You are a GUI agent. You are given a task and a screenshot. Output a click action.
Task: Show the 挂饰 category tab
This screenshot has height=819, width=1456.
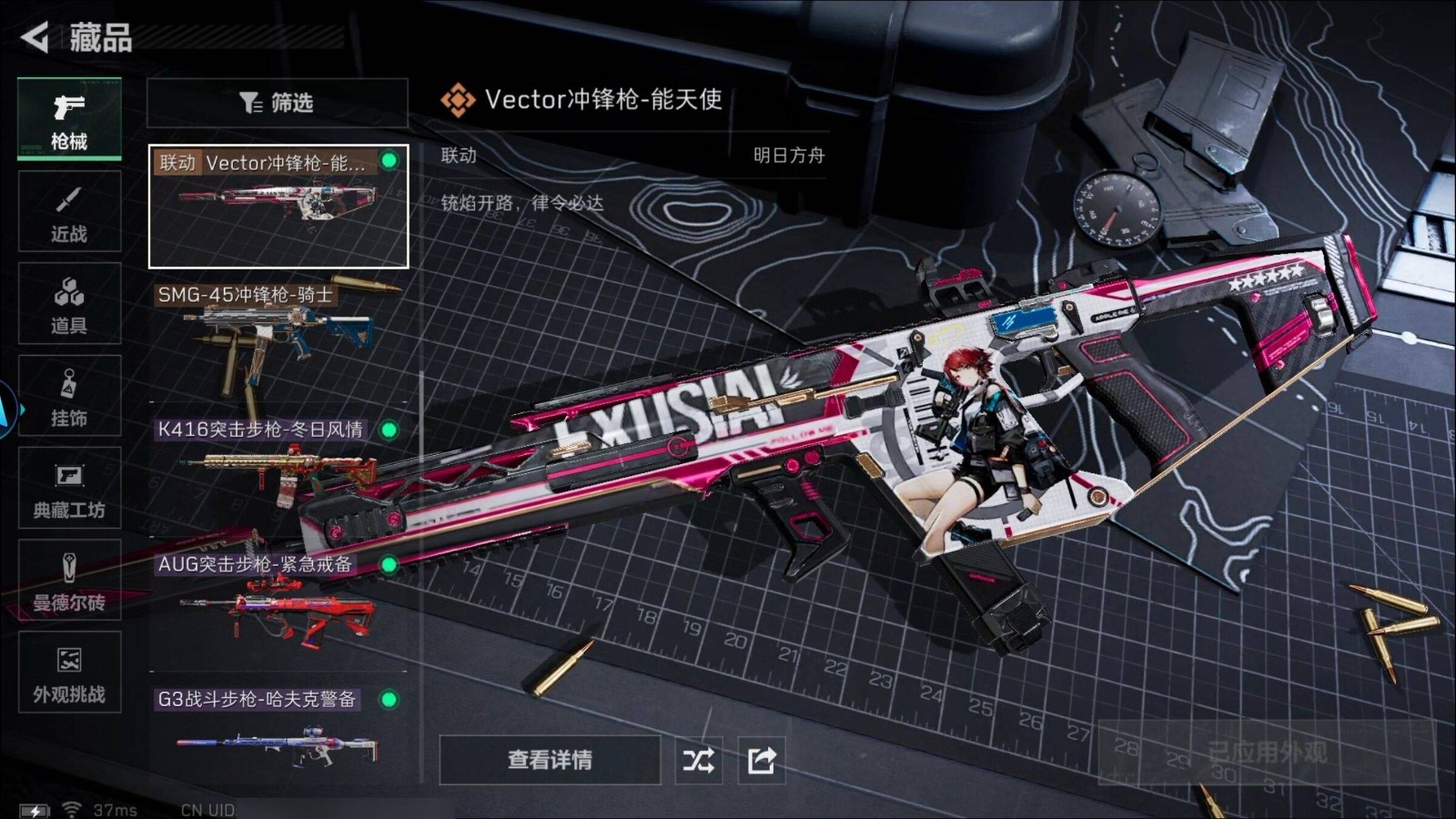tap(69, 397)
